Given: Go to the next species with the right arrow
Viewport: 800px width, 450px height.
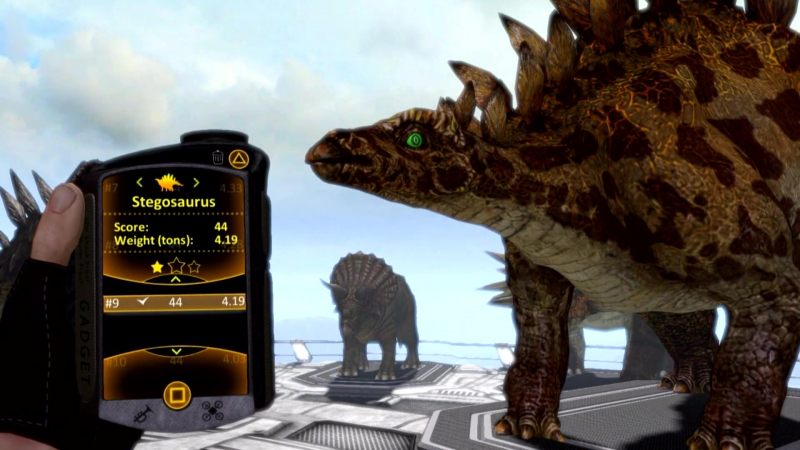Looking at the screenshot, I should click(x=196, y=182).
